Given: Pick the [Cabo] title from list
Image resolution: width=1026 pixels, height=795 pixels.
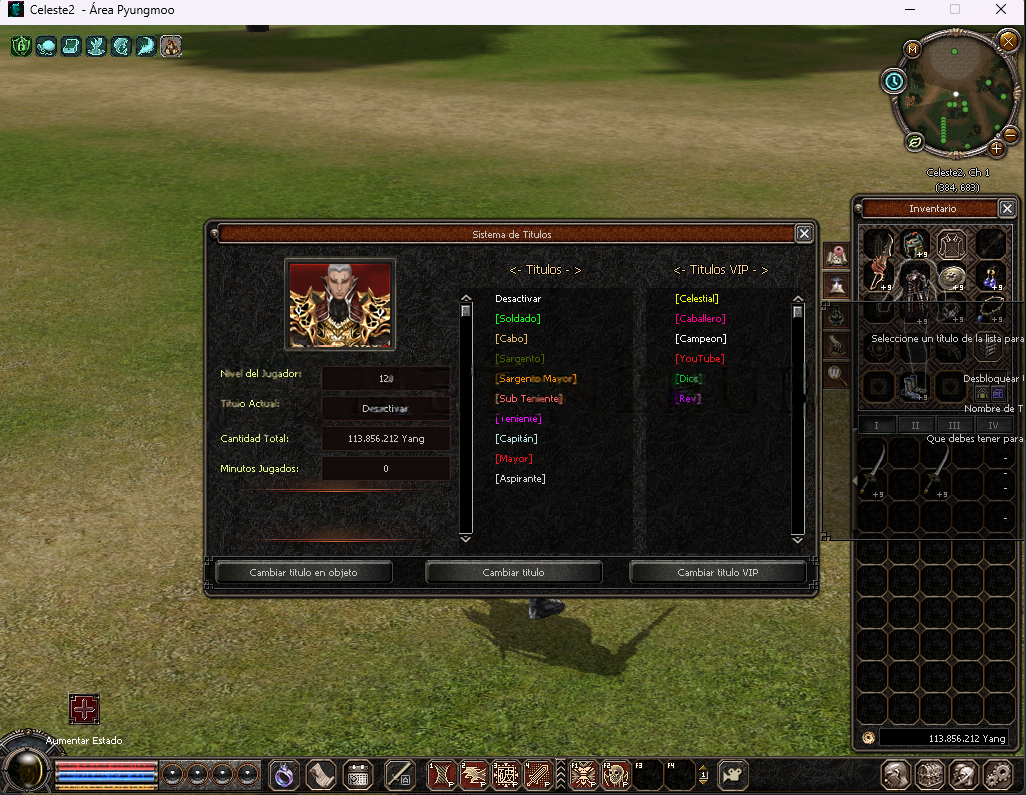Looking at the screenshot, I should coord(511,339).
